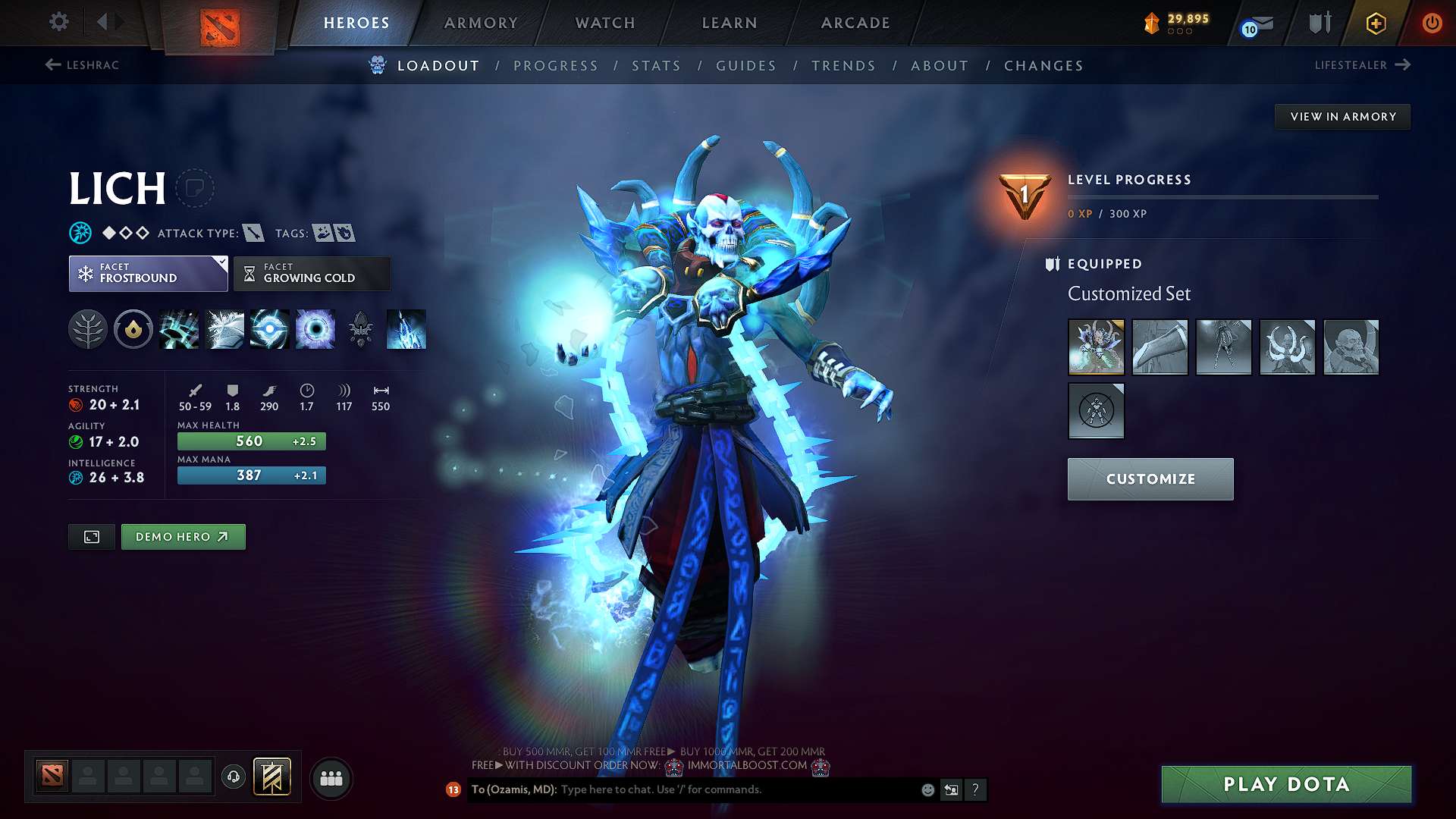Click the Customize button for equipped set
The height and width of the screenshot is (819, 1456).
click(1150, 479)
